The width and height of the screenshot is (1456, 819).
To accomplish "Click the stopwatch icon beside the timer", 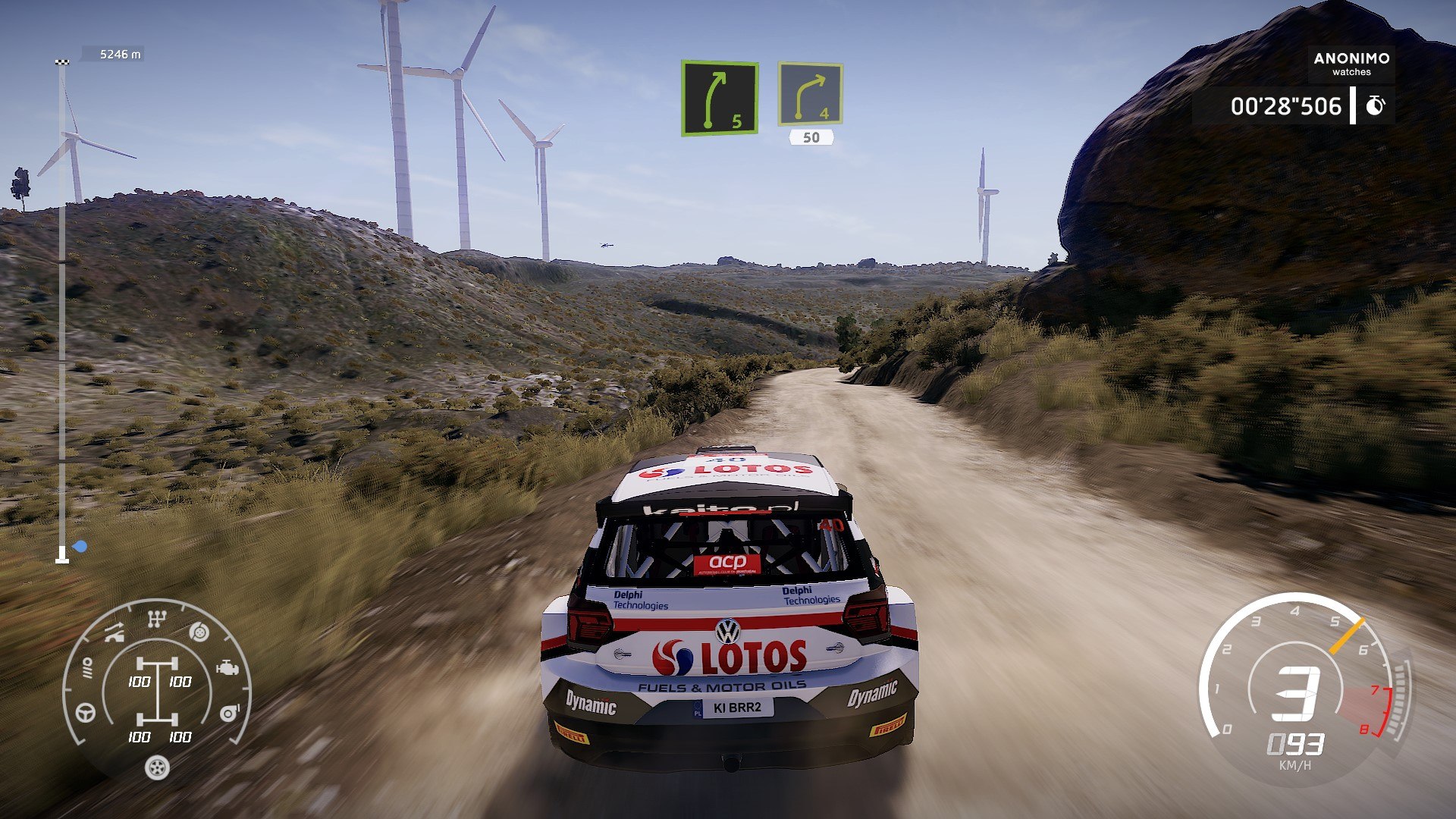I will [x=1375, y=106].
